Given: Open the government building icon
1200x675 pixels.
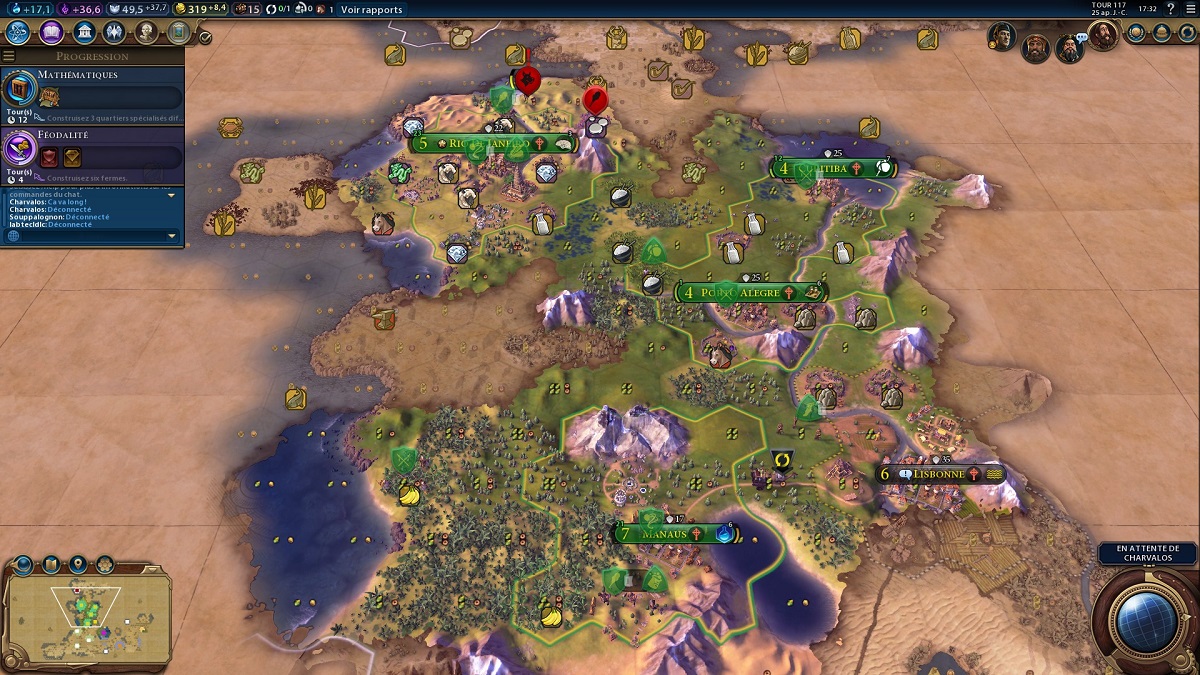Looking at the screenshot, I should [x=84, y=33].
